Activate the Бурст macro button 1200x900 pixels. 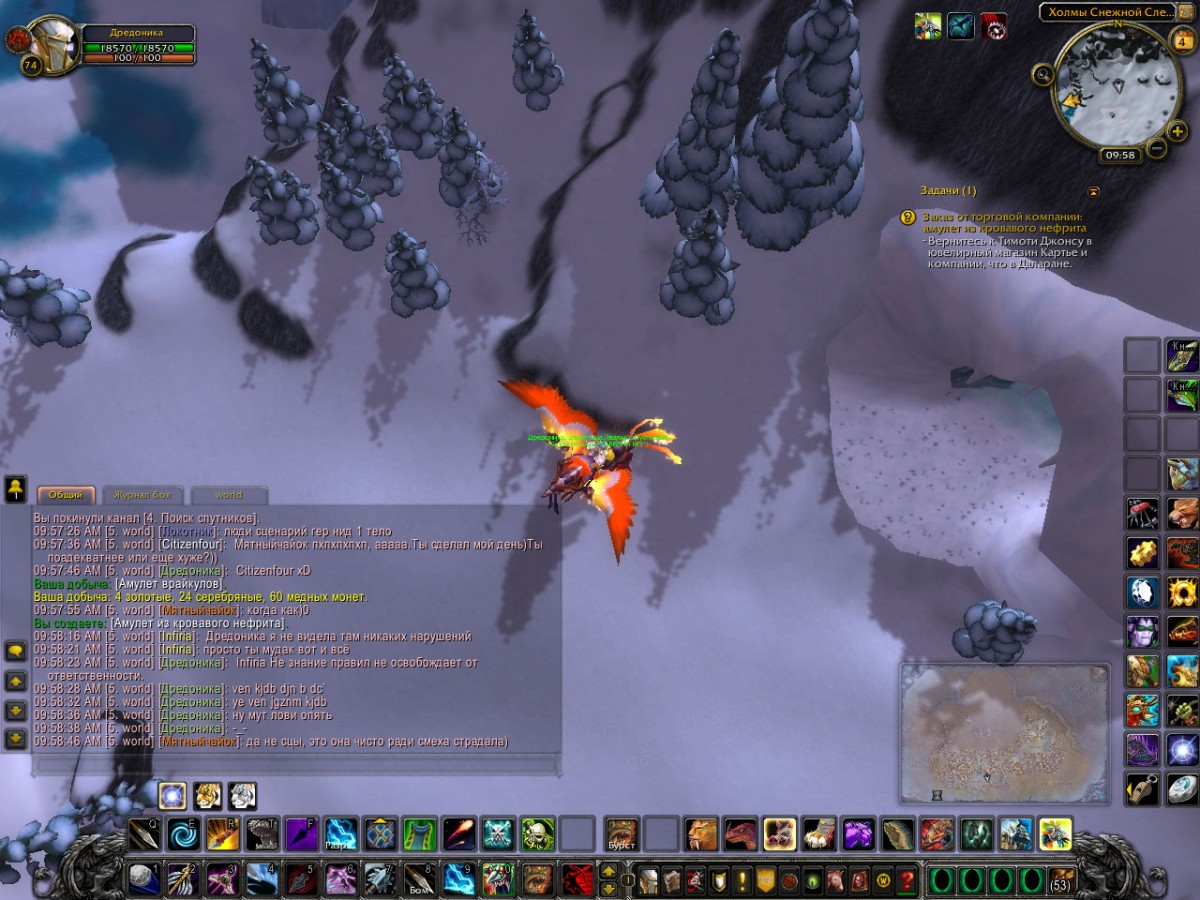(x=621, y=833)
